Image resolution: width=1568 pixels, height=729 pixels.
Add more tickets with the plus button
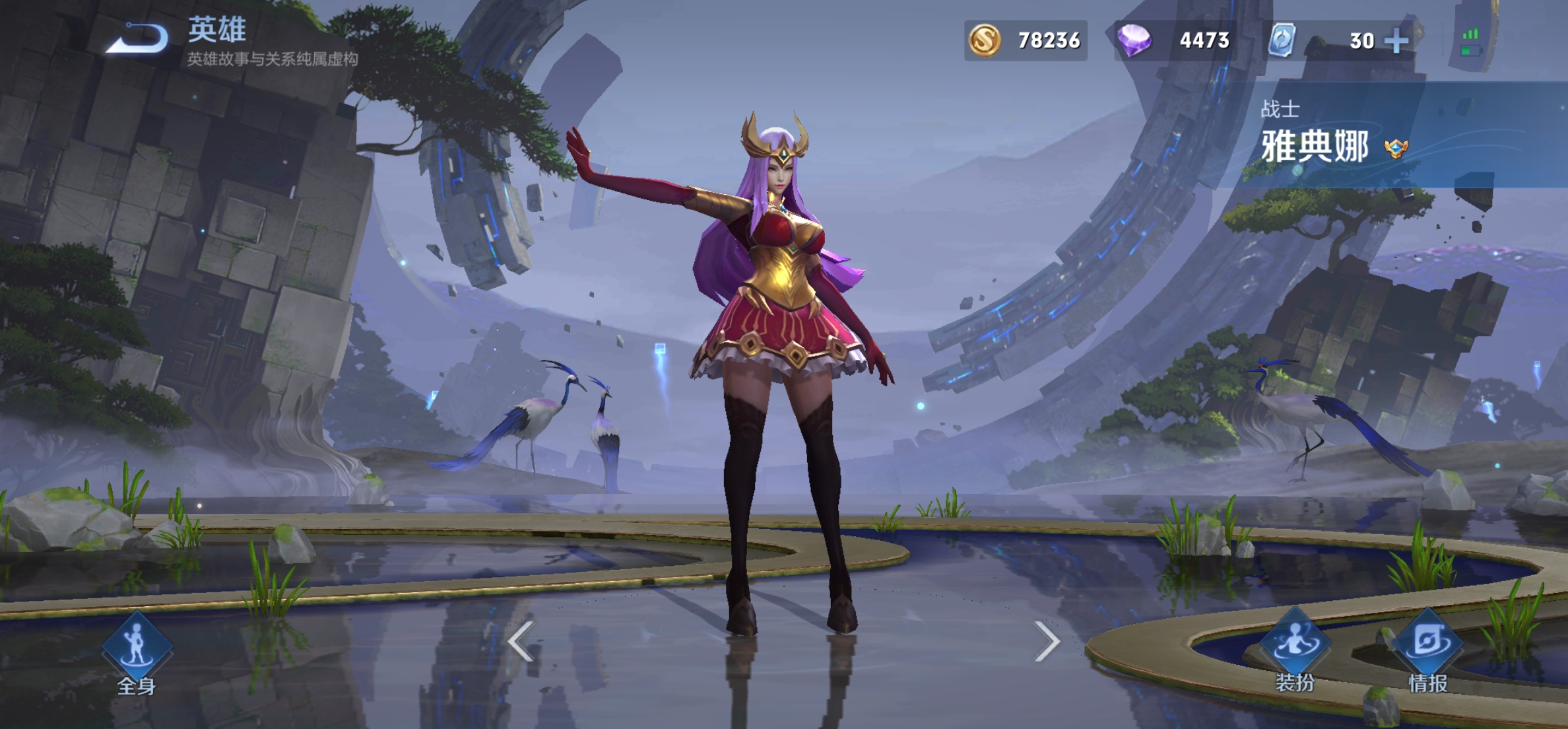[x=1396, y=41]
